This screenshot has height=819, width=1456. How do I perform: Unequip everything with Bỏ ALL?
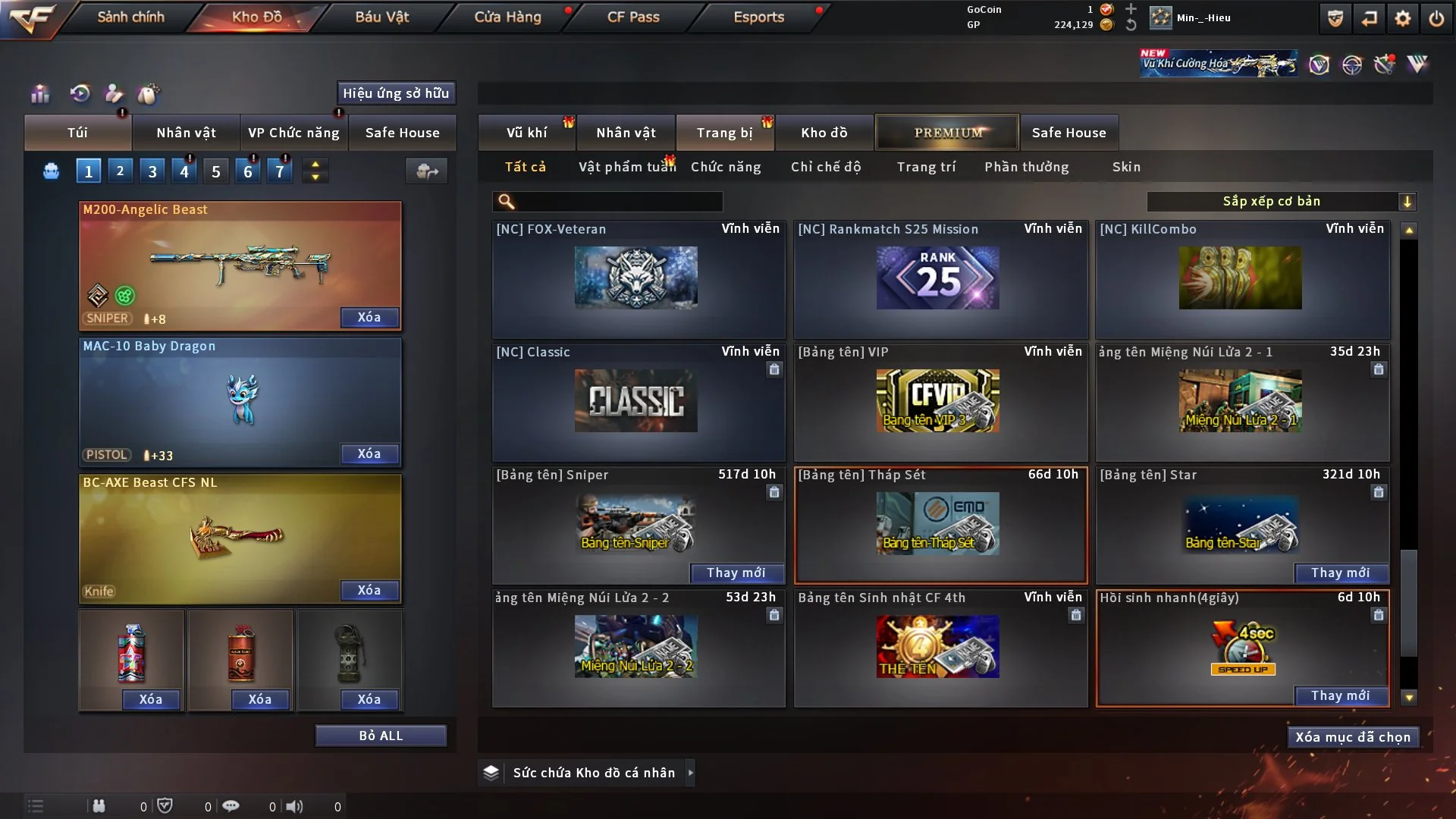click(381, 736)
